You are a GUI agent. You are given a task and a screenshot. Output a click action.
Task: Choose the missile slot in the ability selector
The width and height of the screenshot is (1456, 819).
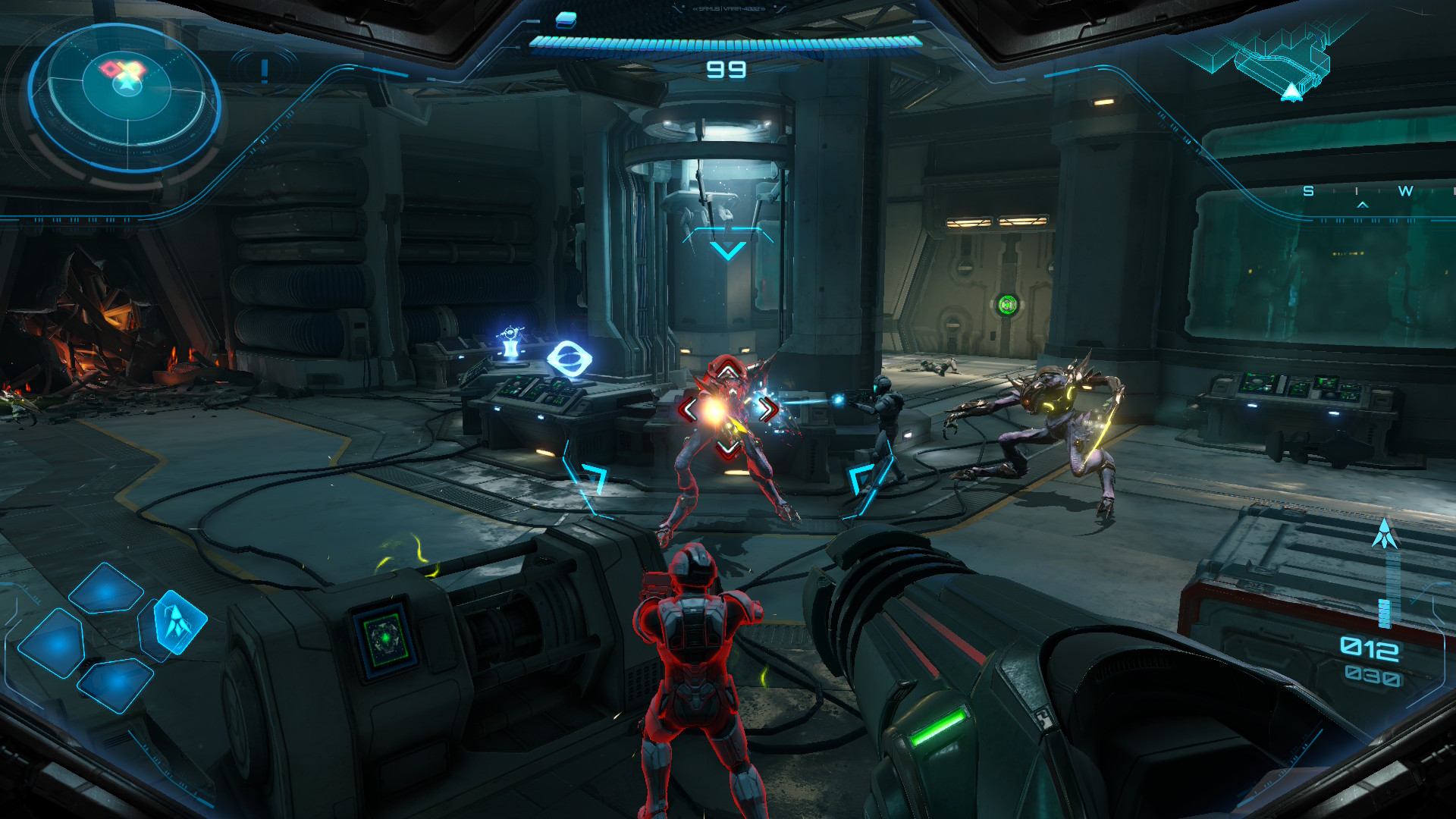click(177, 622)
